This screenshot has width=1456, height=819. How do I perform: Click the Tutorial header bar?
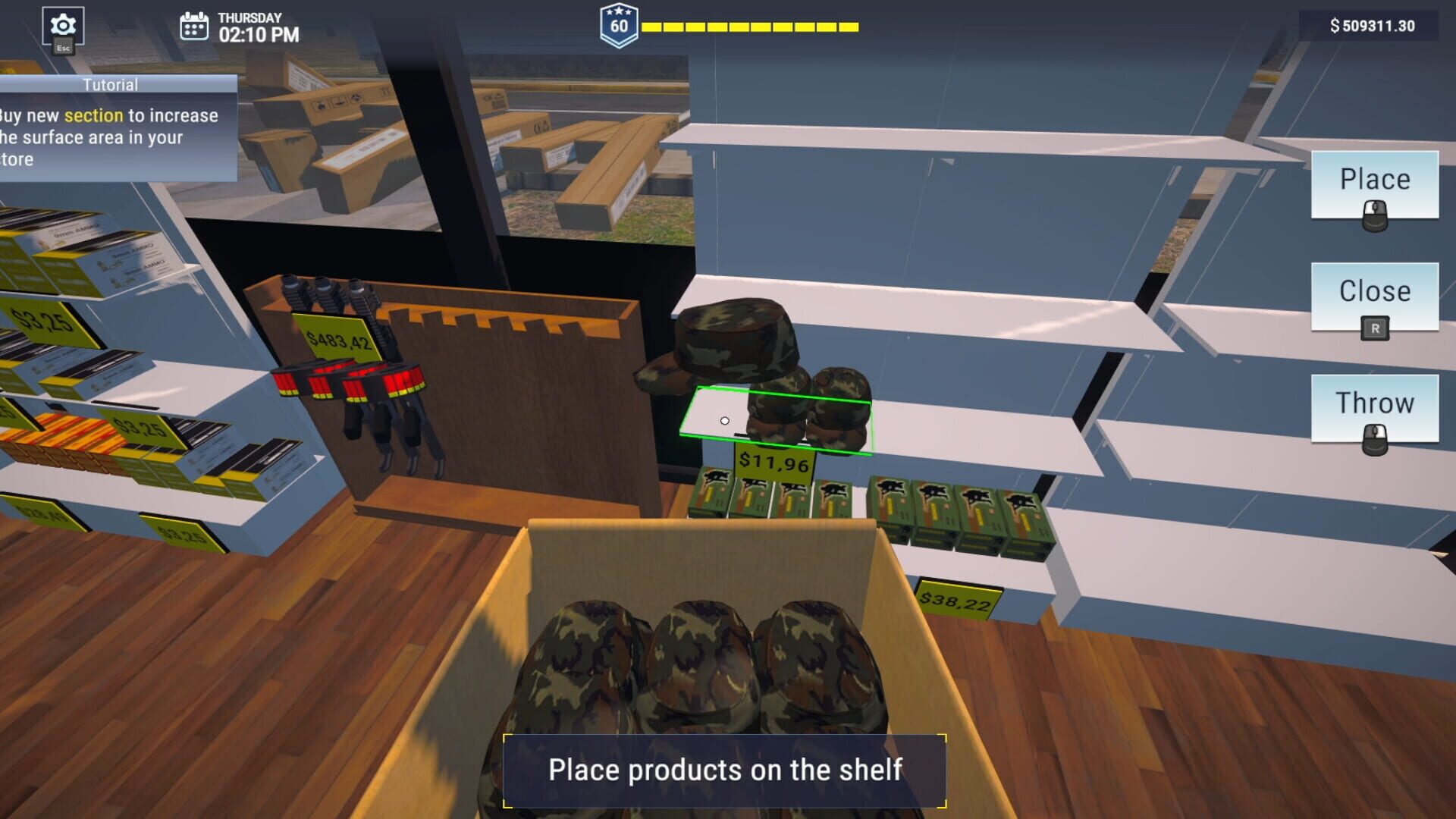pyautogui.click(x=112, y=85)
